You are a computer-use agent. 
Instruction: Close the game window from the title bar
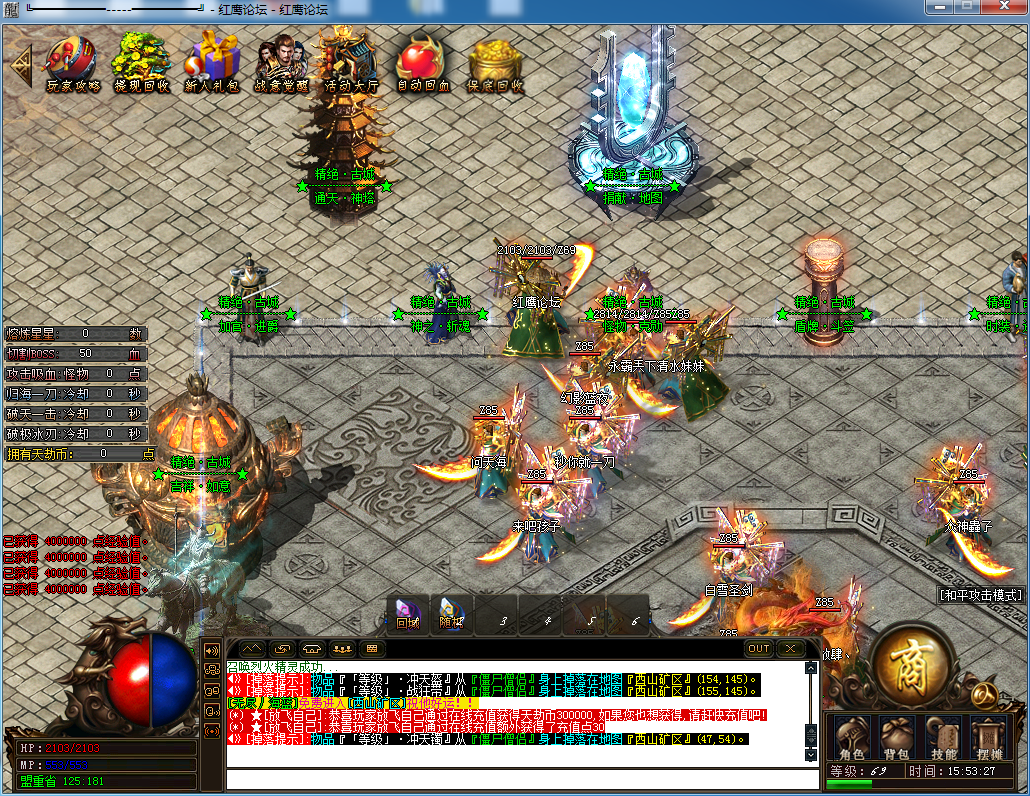[1003, 7]
